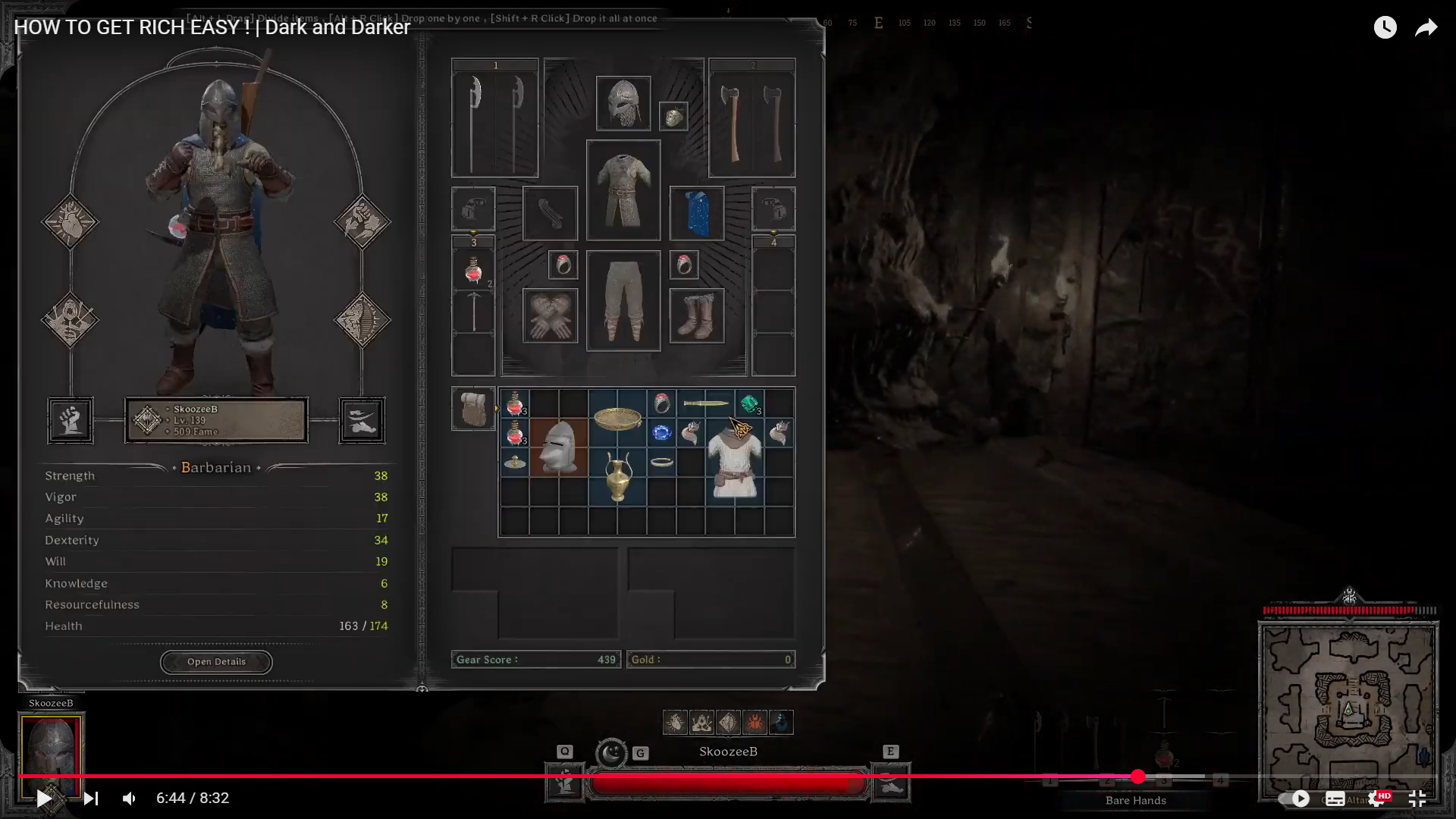
Task: Click the Share arrow icon top right
Action: 1426,27
